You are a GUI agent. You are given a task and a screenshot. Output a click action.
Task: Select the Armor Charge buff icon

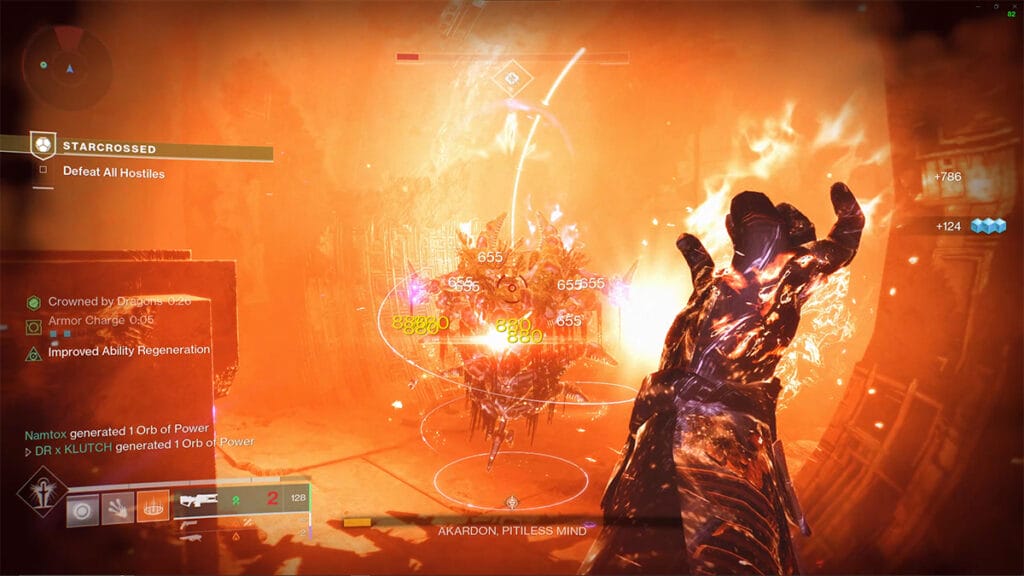[33, 327]
